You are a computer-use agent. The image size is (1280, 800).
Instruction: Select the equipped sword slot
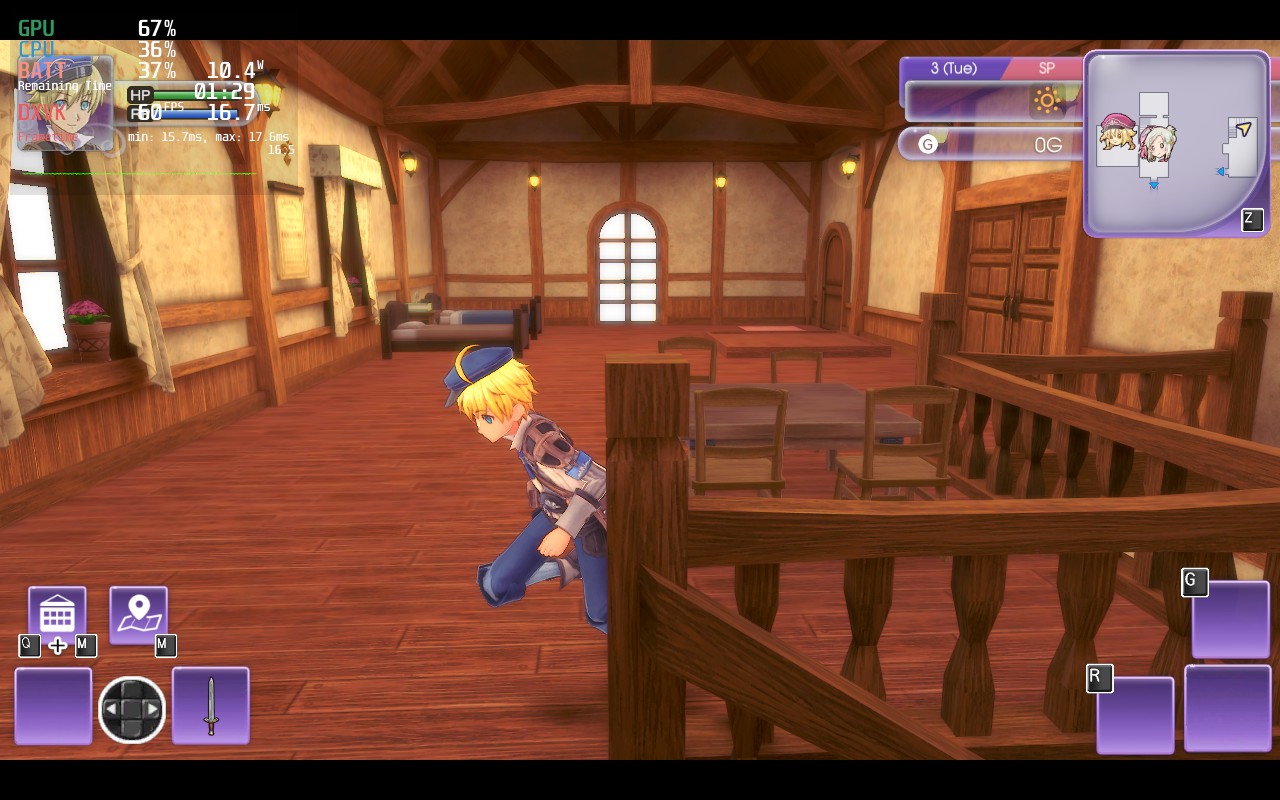(210, 706)
